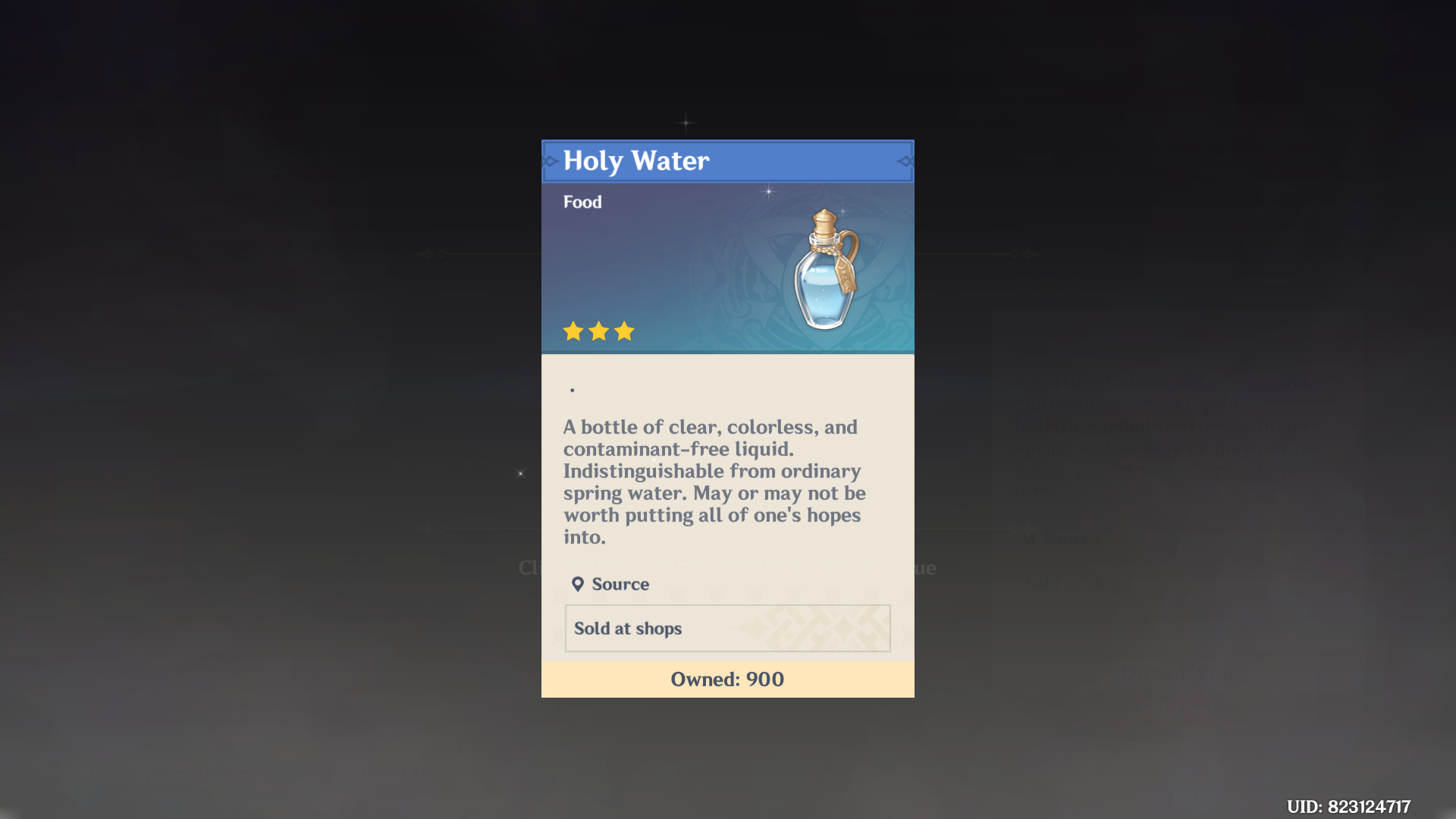The height and width of the screenshot is (819, 1456).
Task: Select the Holy Water title header
Action: click(635, 161)
